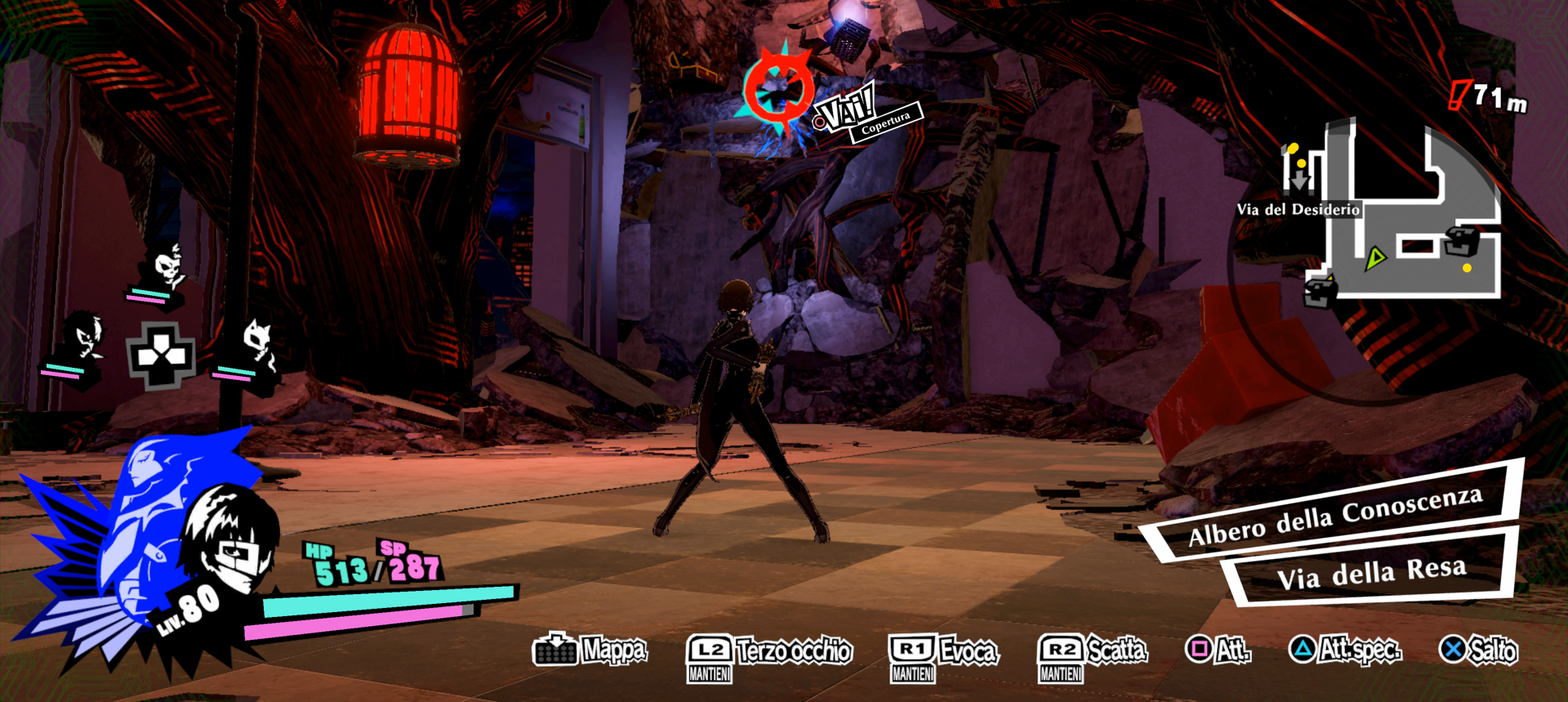1568x702 pixels.
Task: Click the Albero della Conoscenza location banner
Action: click(1335, 516)
